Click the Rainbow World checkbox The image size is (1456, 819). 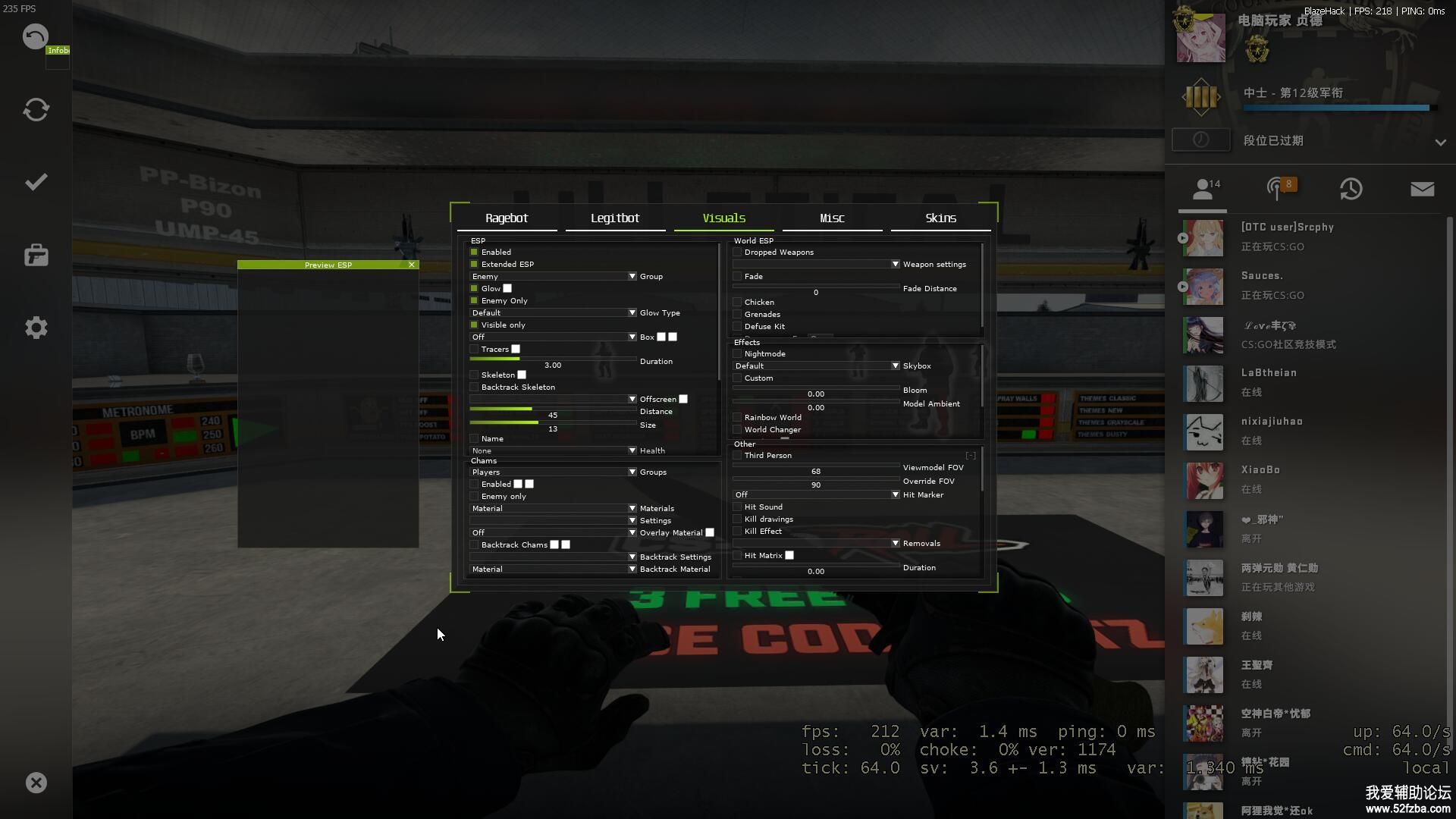(x=738, y=418)
